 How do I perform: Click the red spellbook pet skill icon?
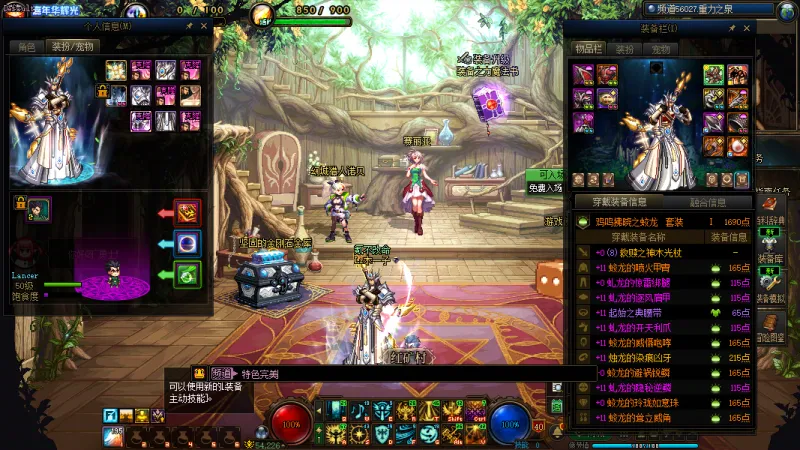187,213
